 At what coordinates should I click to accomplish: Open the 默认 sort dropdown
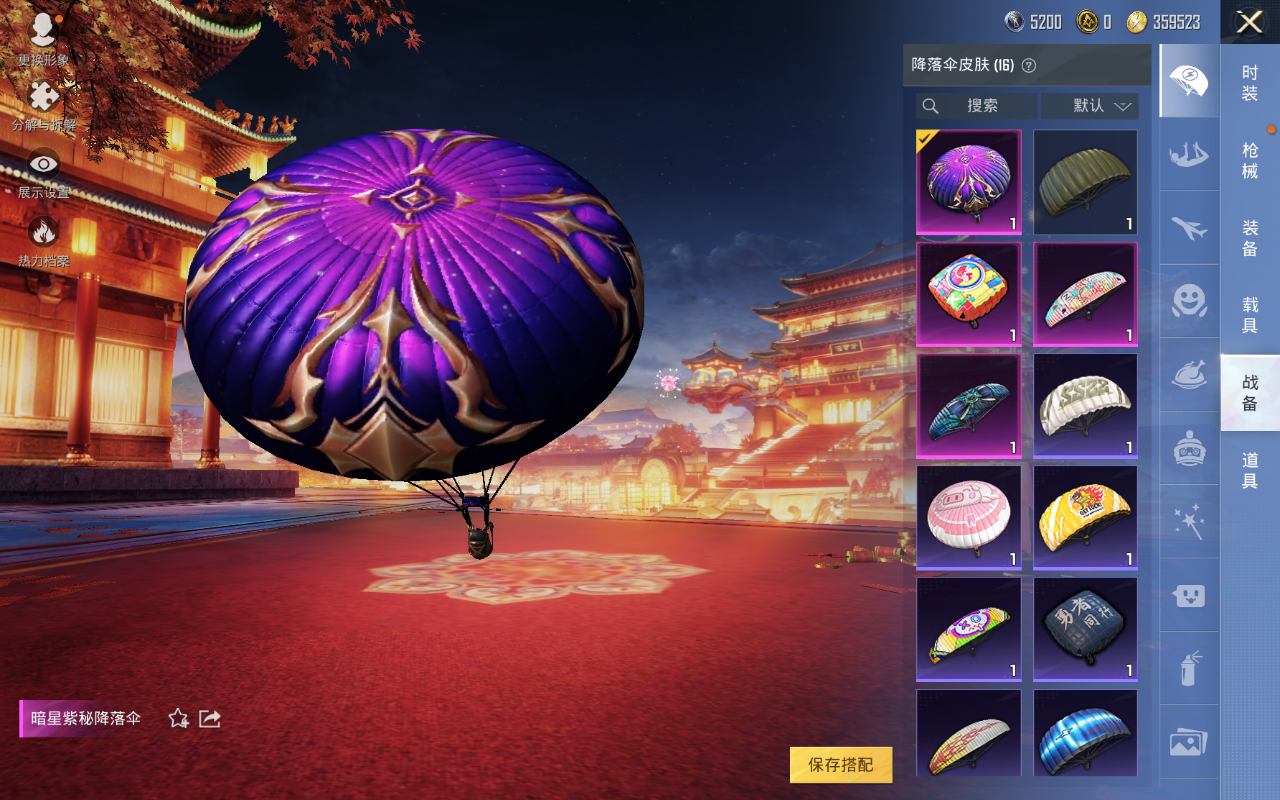click(1090, 106)
